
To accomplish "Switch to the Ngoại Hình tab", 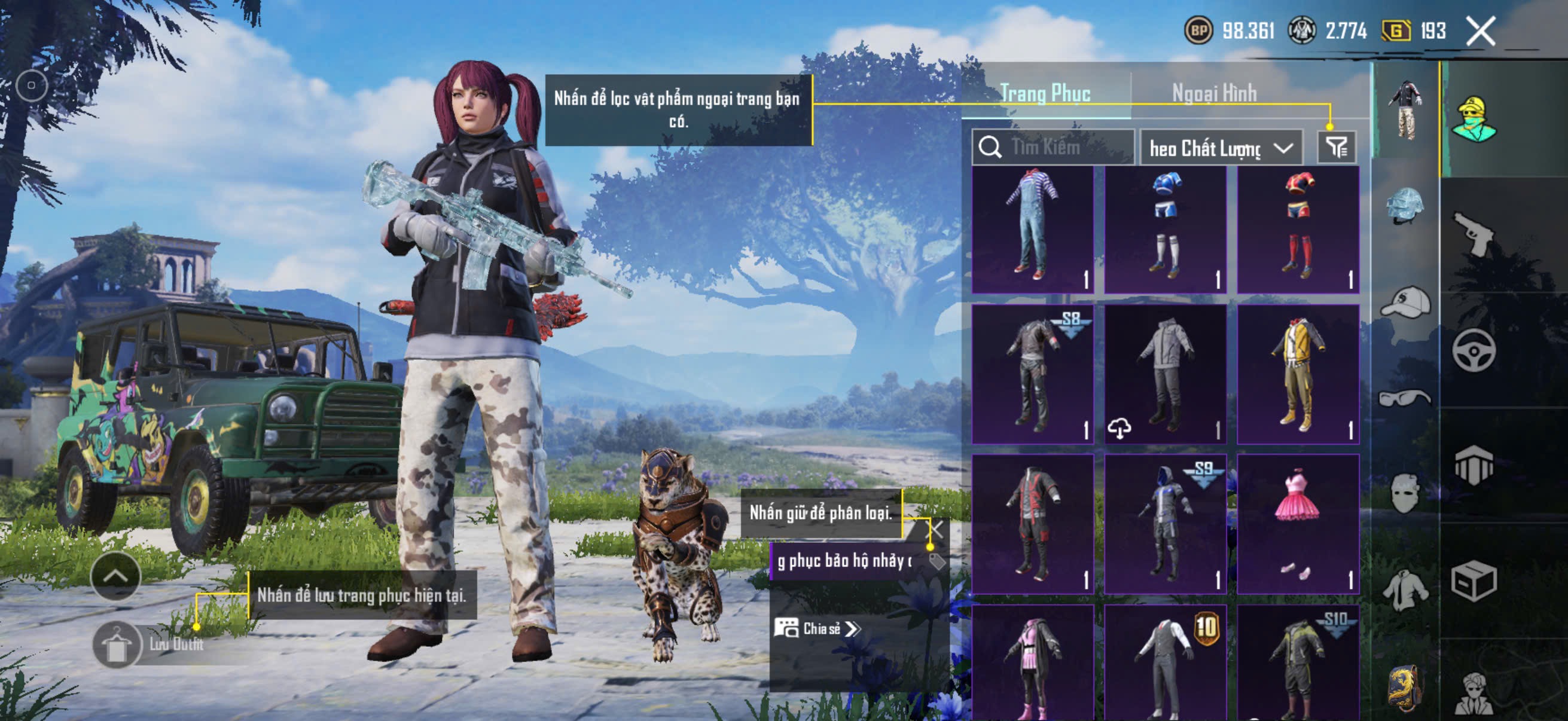I will [1214, 93].
